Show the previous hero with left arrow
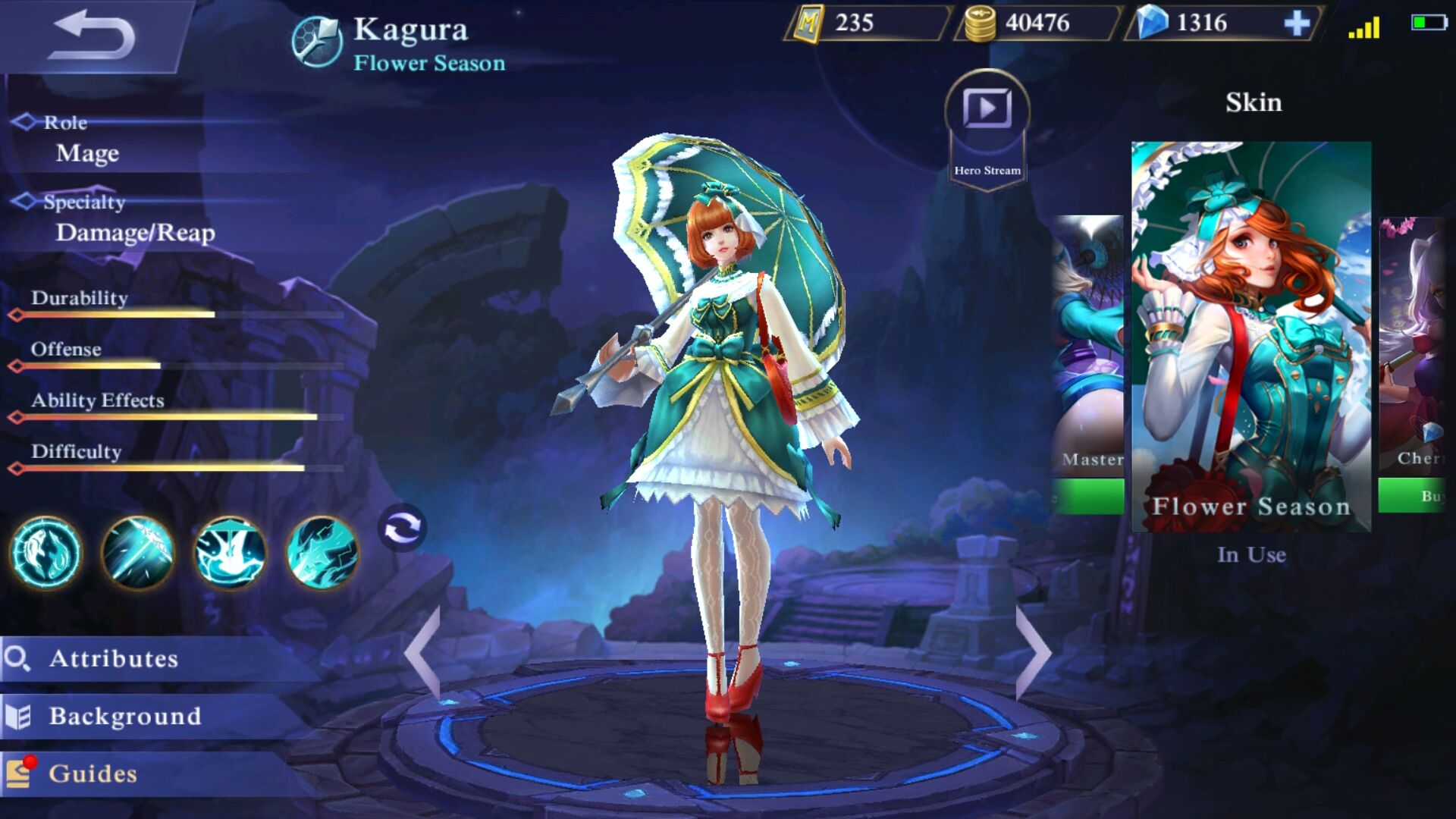 pos(423,654)
